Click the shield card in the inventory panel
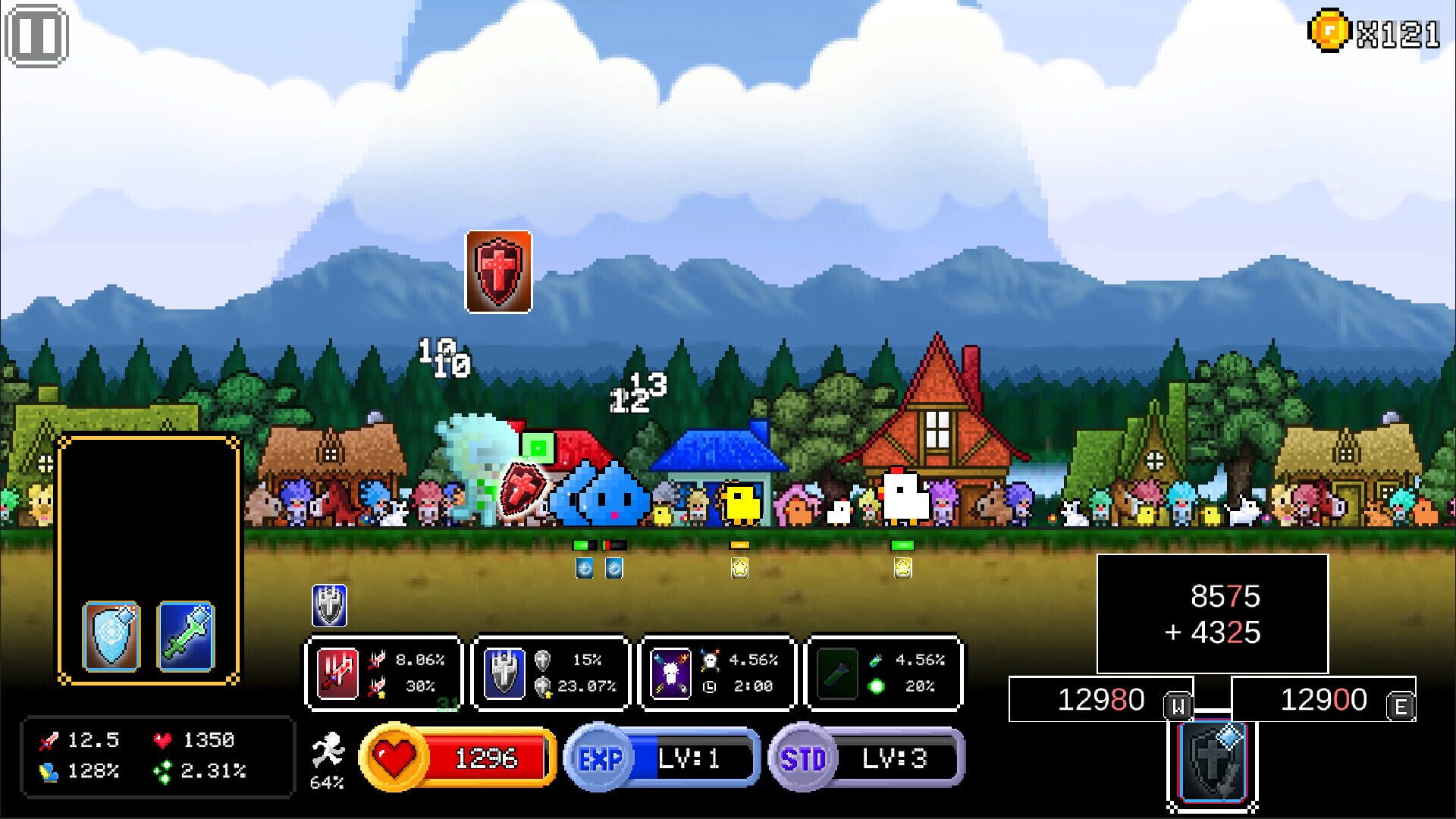Viewport: 1456px width, 819px height. click(x=112, y=635)
